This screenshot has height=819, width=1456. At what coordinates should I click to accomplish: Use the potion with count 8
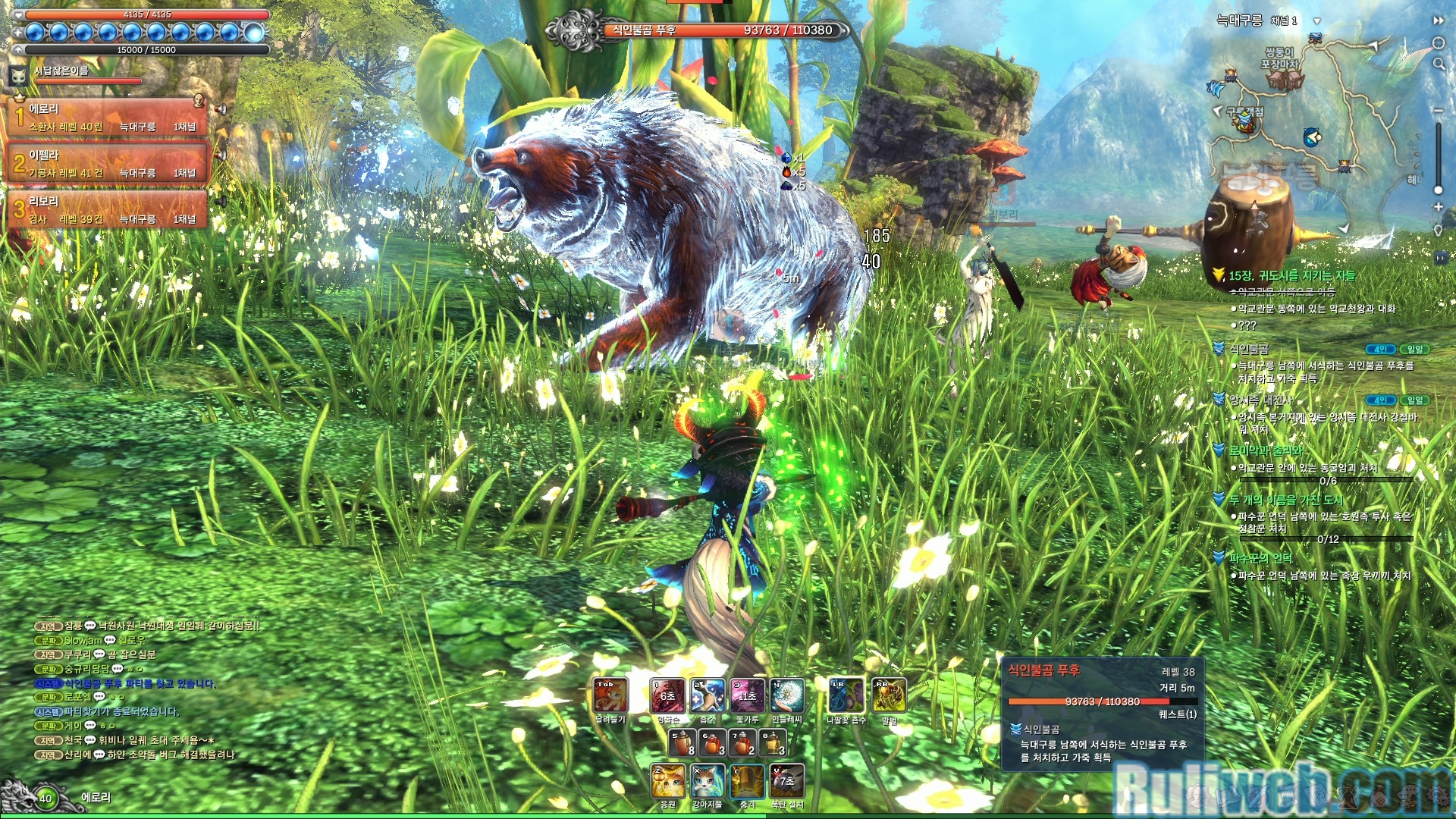pos(682,742)
